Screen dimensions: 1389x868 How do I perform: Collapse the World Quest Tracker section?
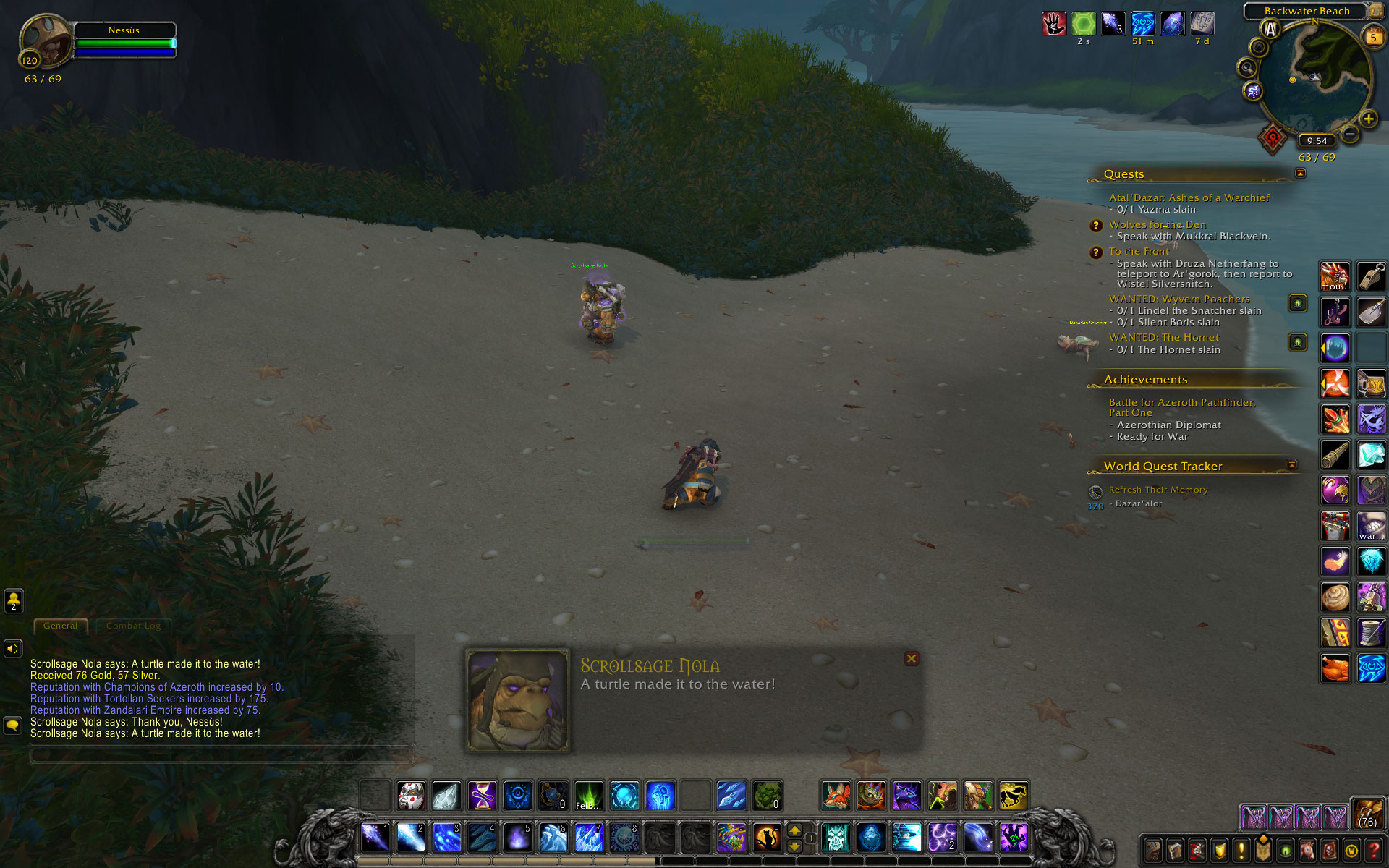(x=1292, y=464)
